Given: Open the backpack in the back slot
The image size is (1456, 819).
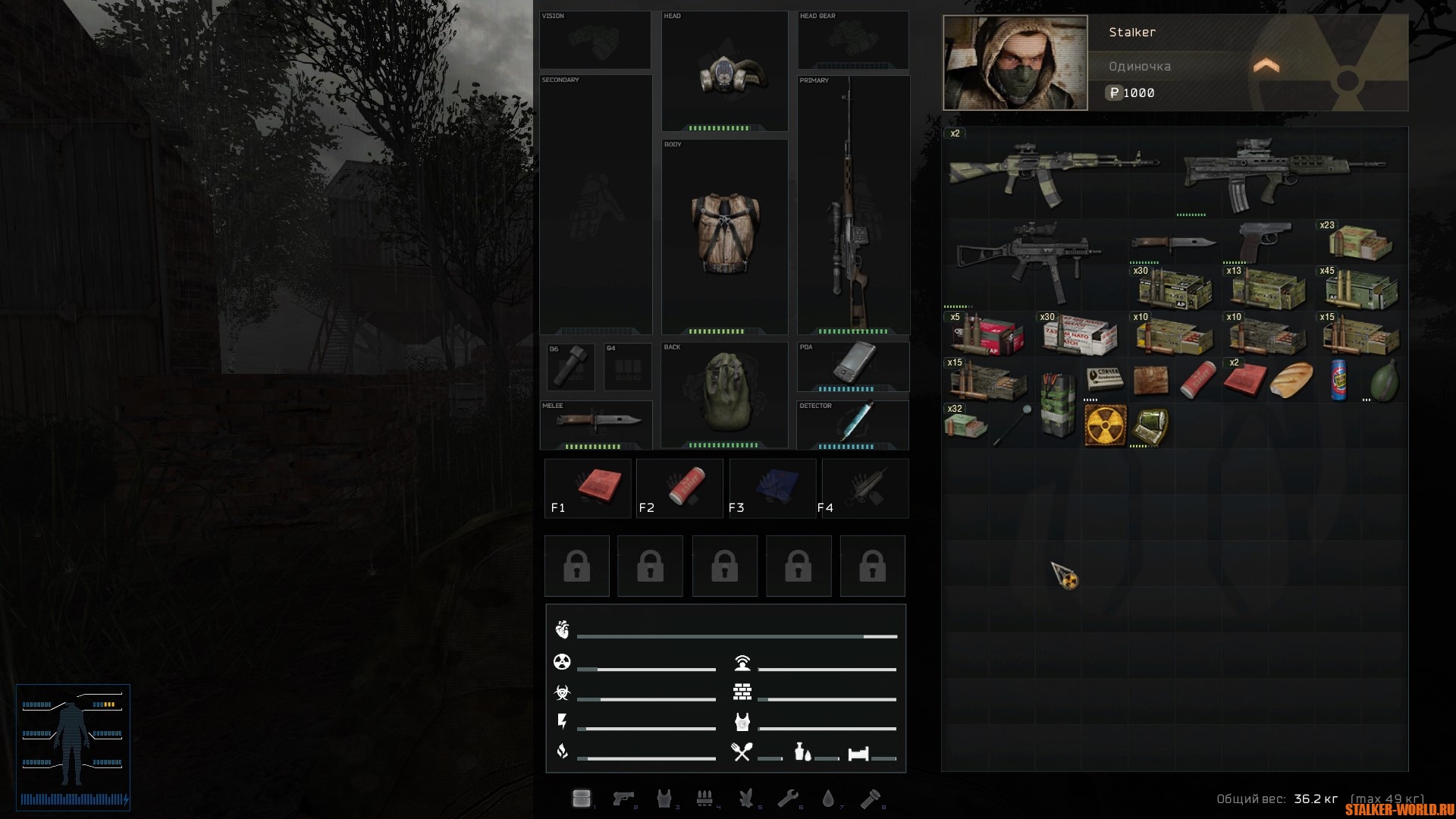Looking at the screenshot, I should pyautogui.click(x=723, y=393).
